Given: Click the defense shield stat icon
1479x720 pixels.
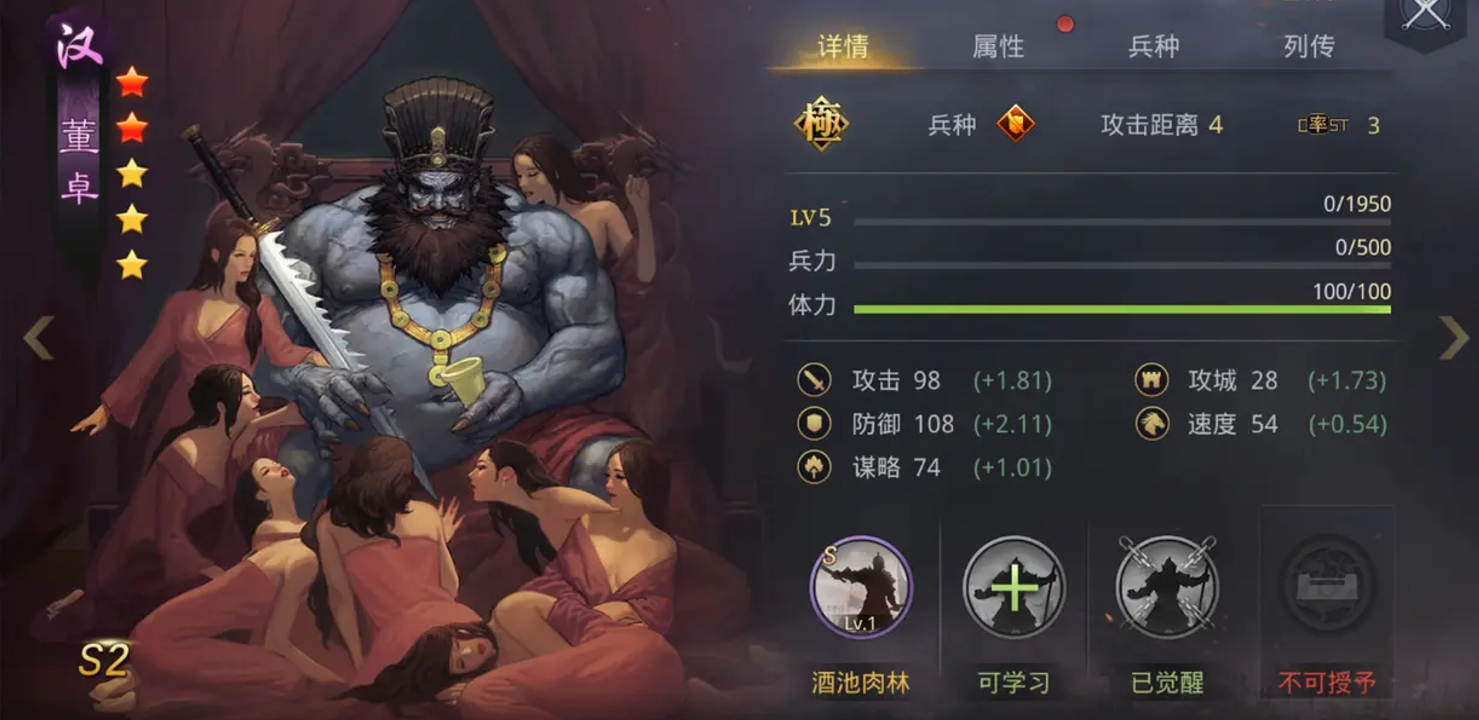Looking at the screenshot, I should tap(815, 424).
